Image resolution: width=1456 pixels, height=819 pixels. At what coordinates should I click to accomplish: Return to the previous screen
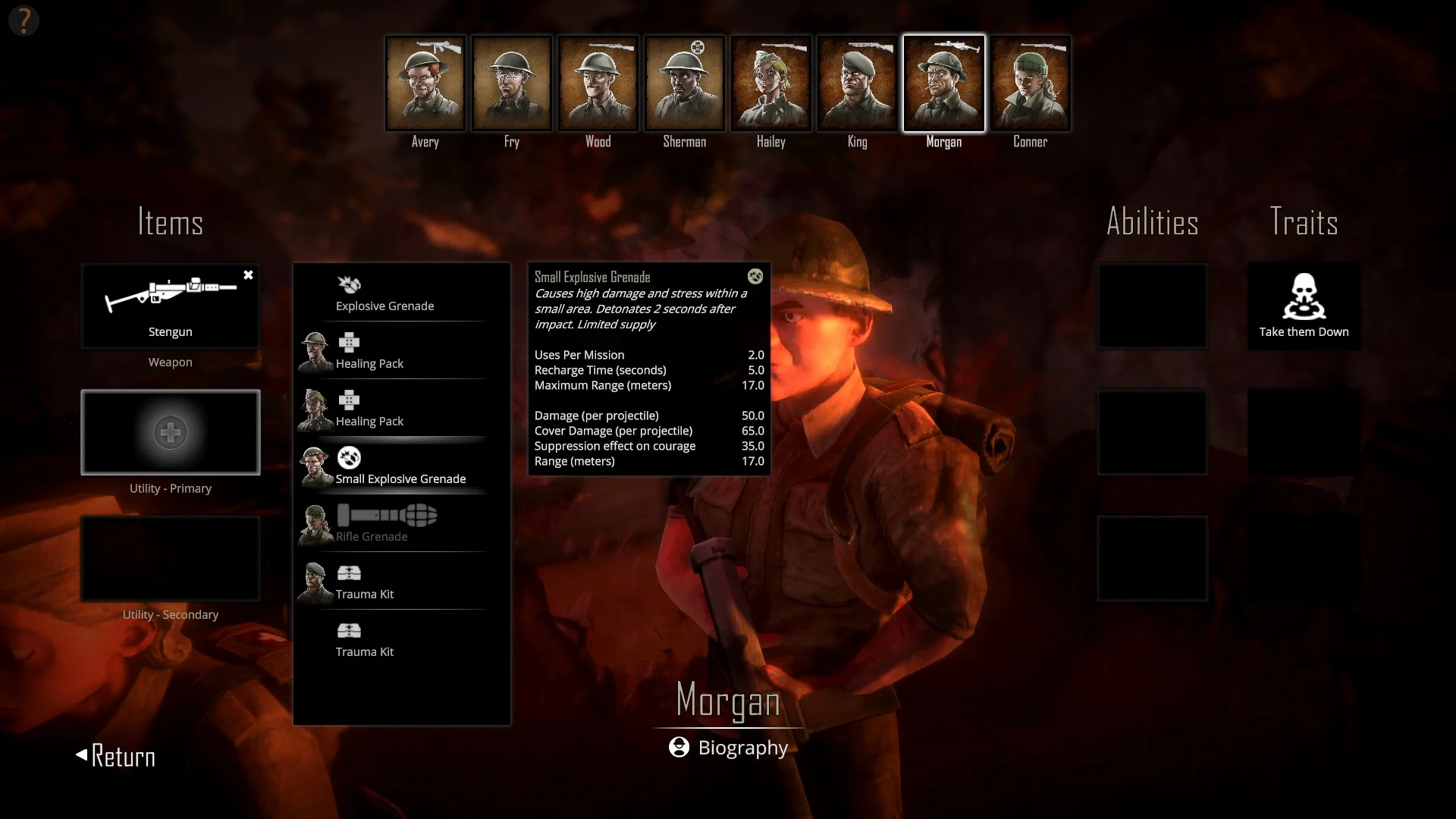(x=116, y=756)
